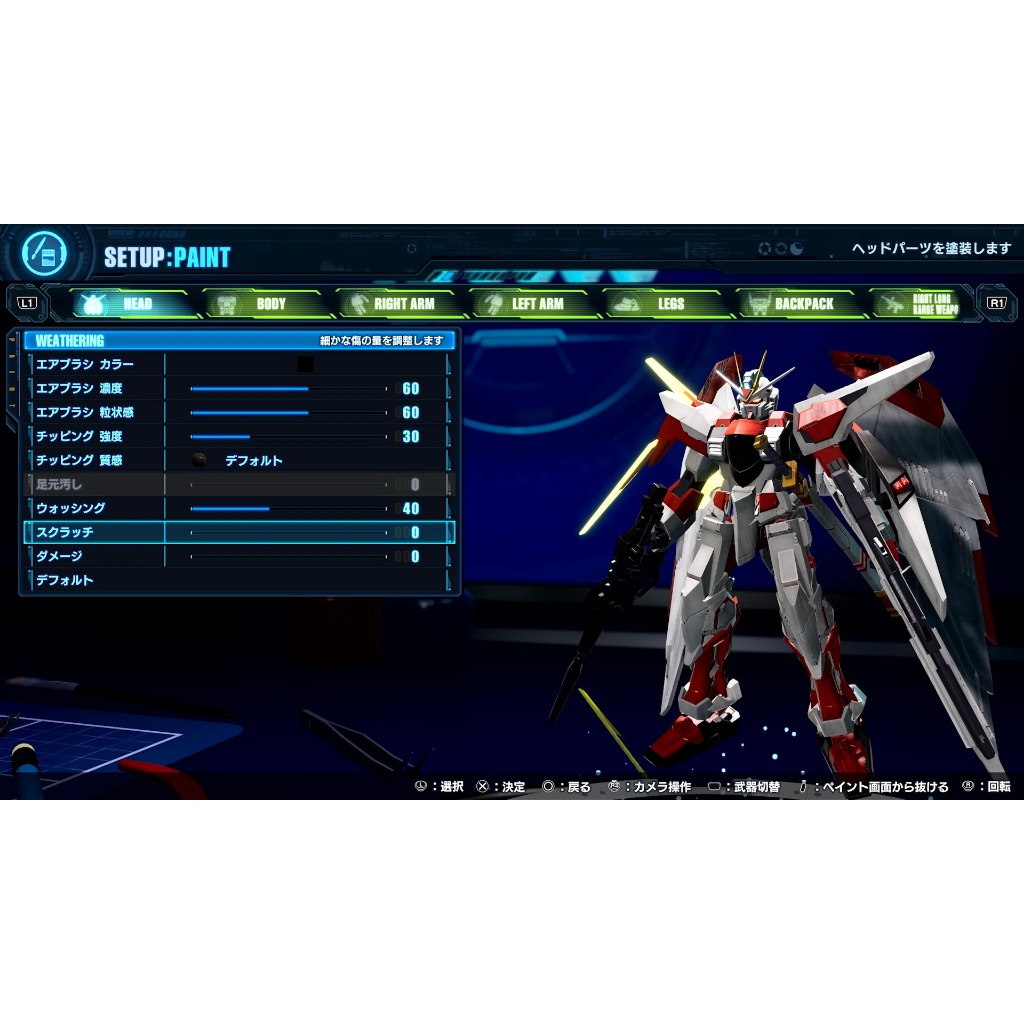The height and width of the screenshot is (1024, 1024).
Task: Change the エアブラシ 粒状感 slider
Action: (288, 412)
